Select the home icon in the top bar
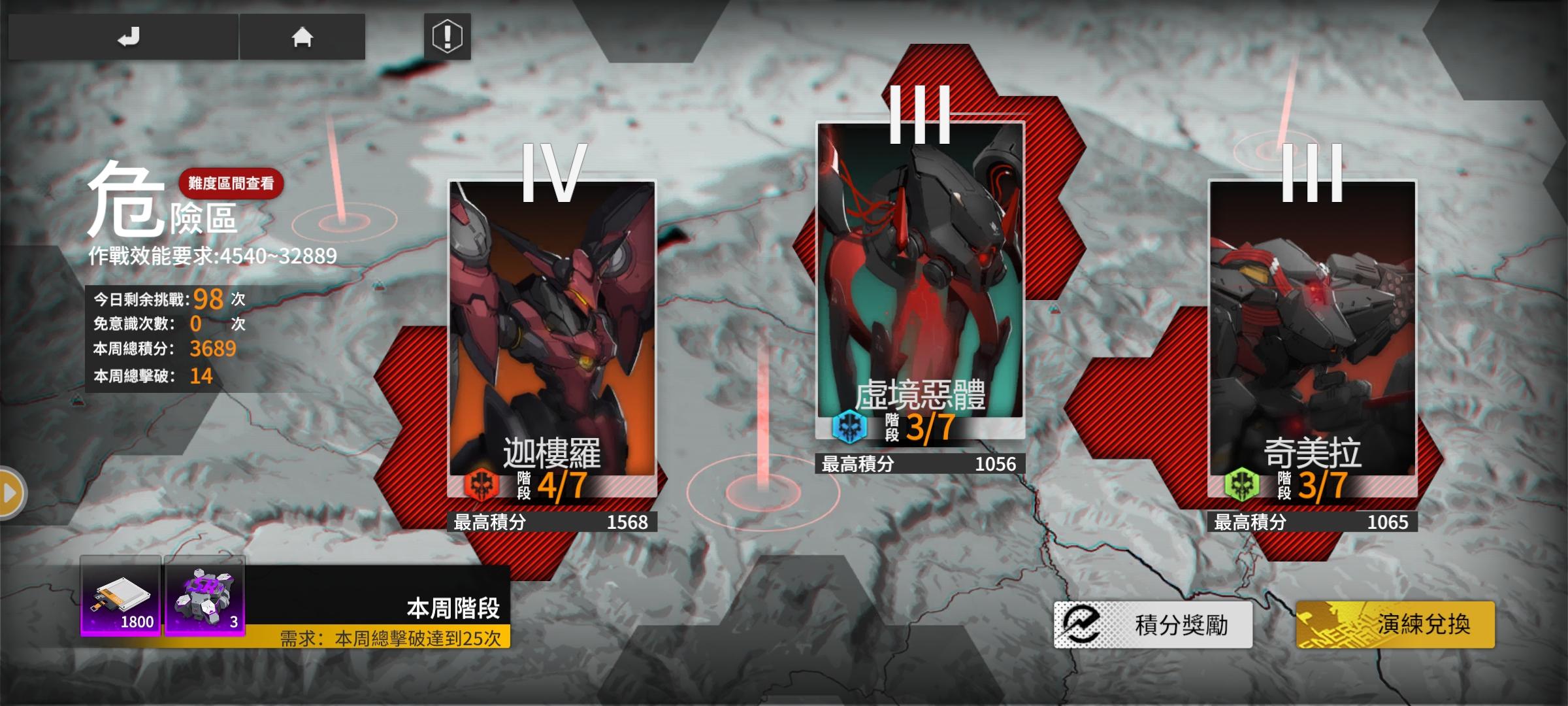1568x706 pixels. (x=303, y=37)
